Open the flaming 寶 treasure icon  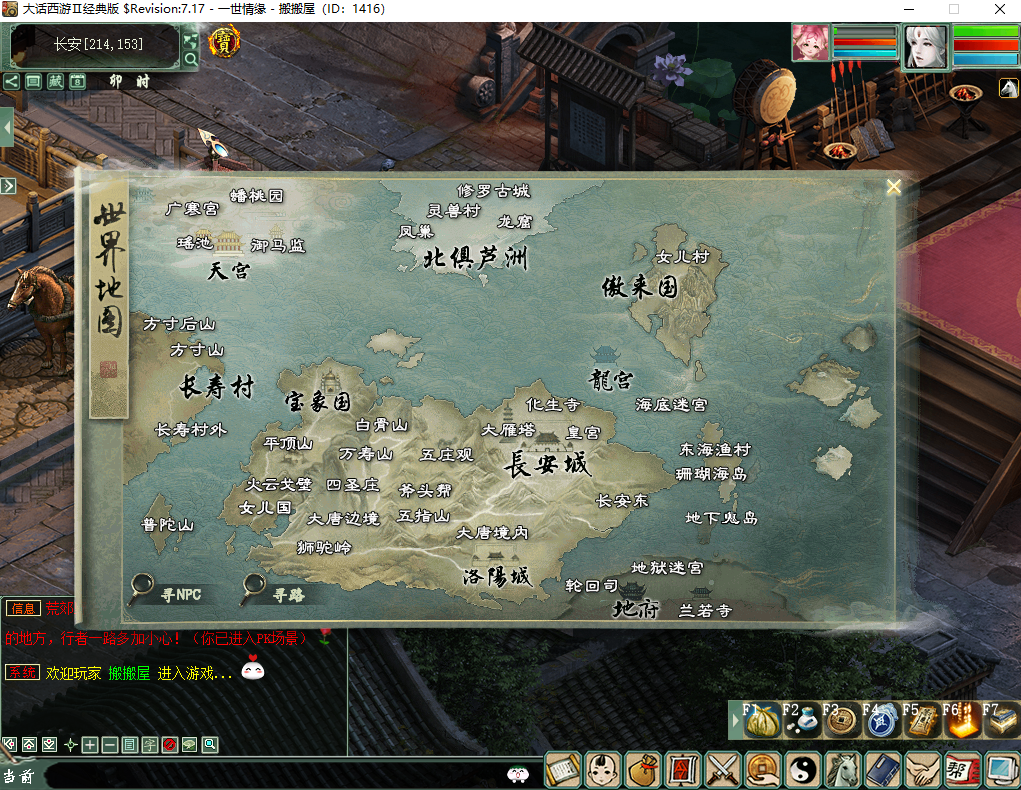(224, 43)
